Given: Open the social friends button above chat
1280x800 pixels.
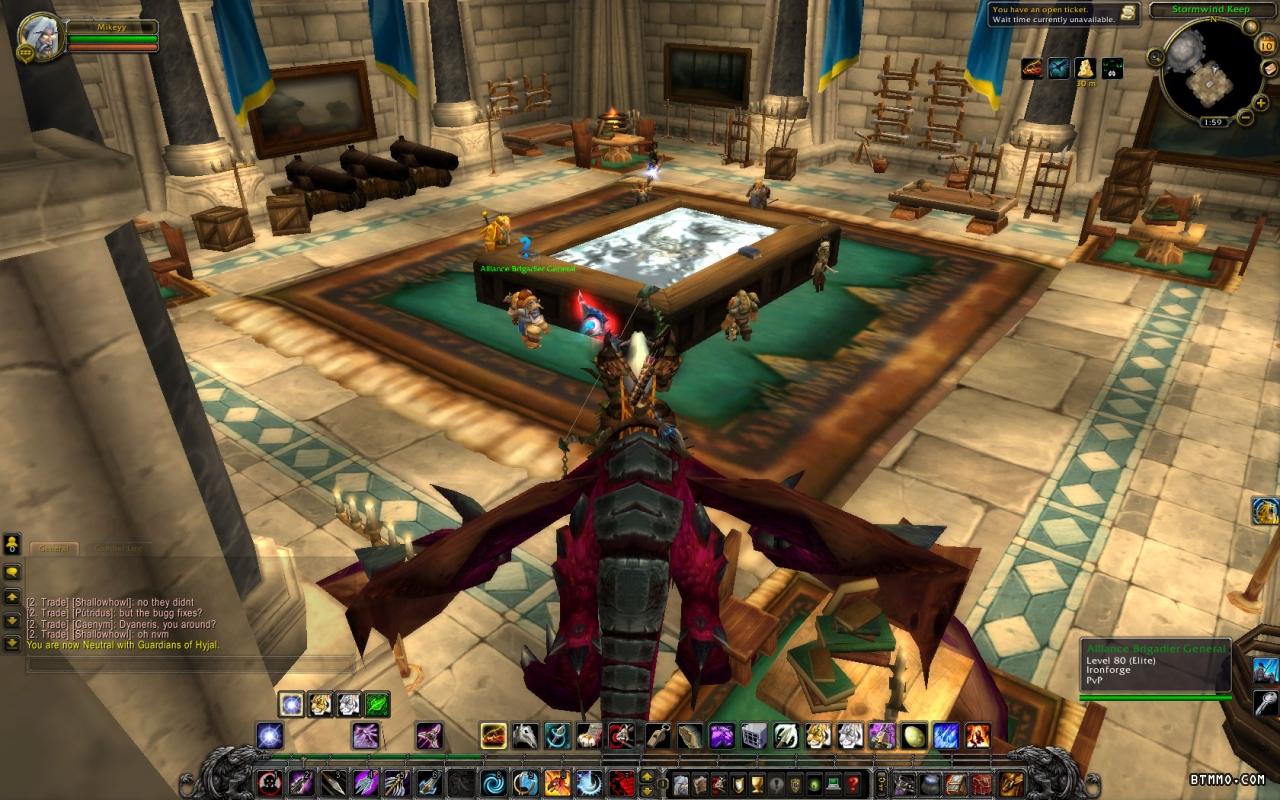Looking at the screenshot, I should [12, 544].
